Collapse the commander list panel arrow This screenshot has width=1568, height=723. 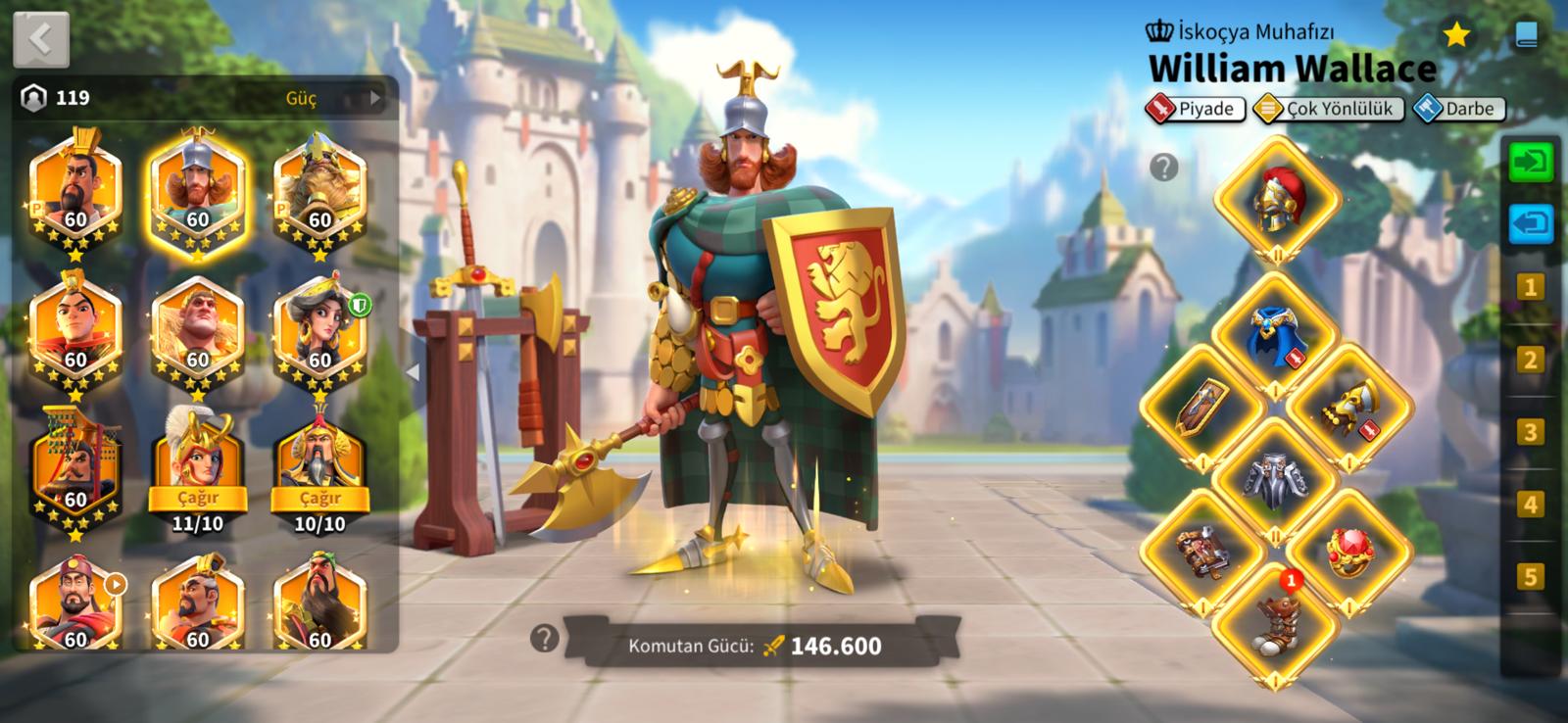[413, 372]
